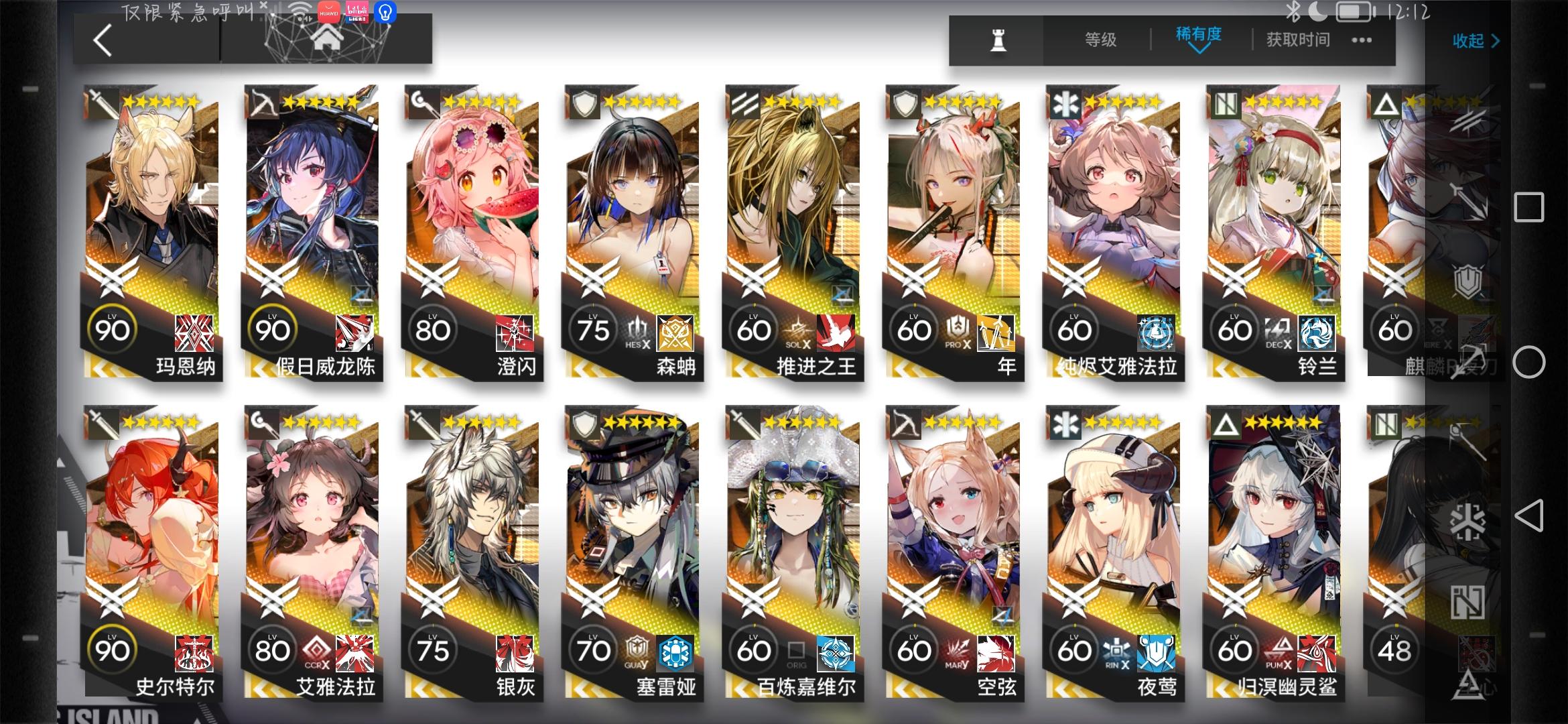Click the home icon at the top of screen
The image size is (1568, 724).
click(x=326, y=37)
